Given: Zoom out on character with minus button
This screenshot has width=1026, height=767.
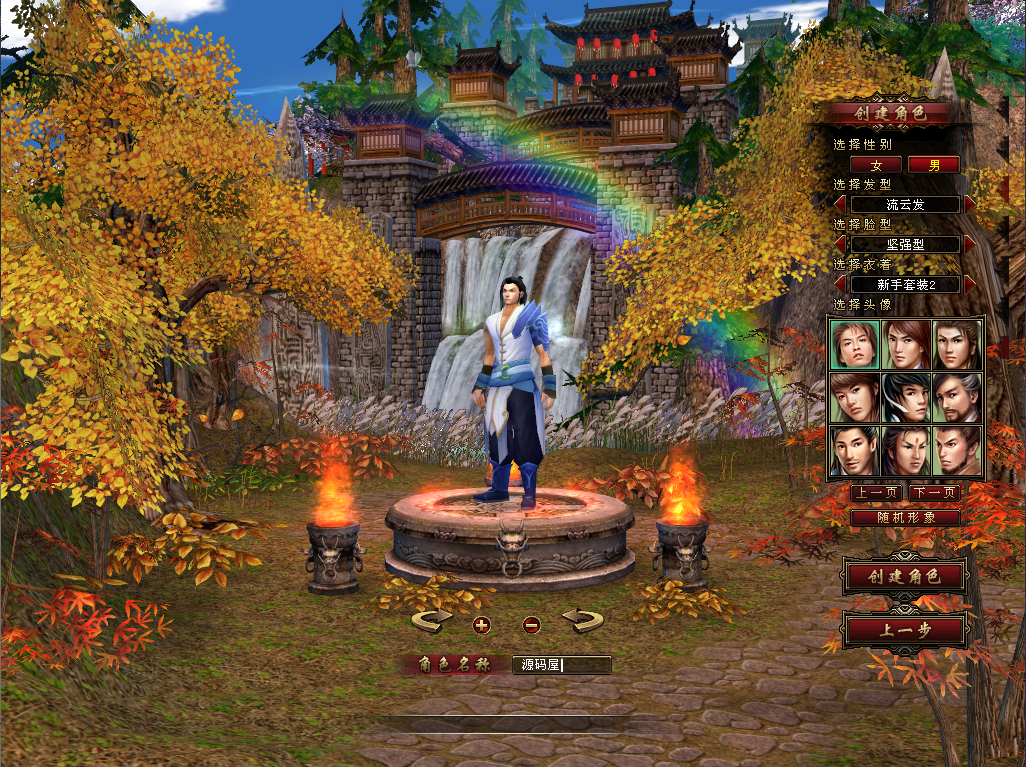Looking at the screenshot, I should pos(532,625).
